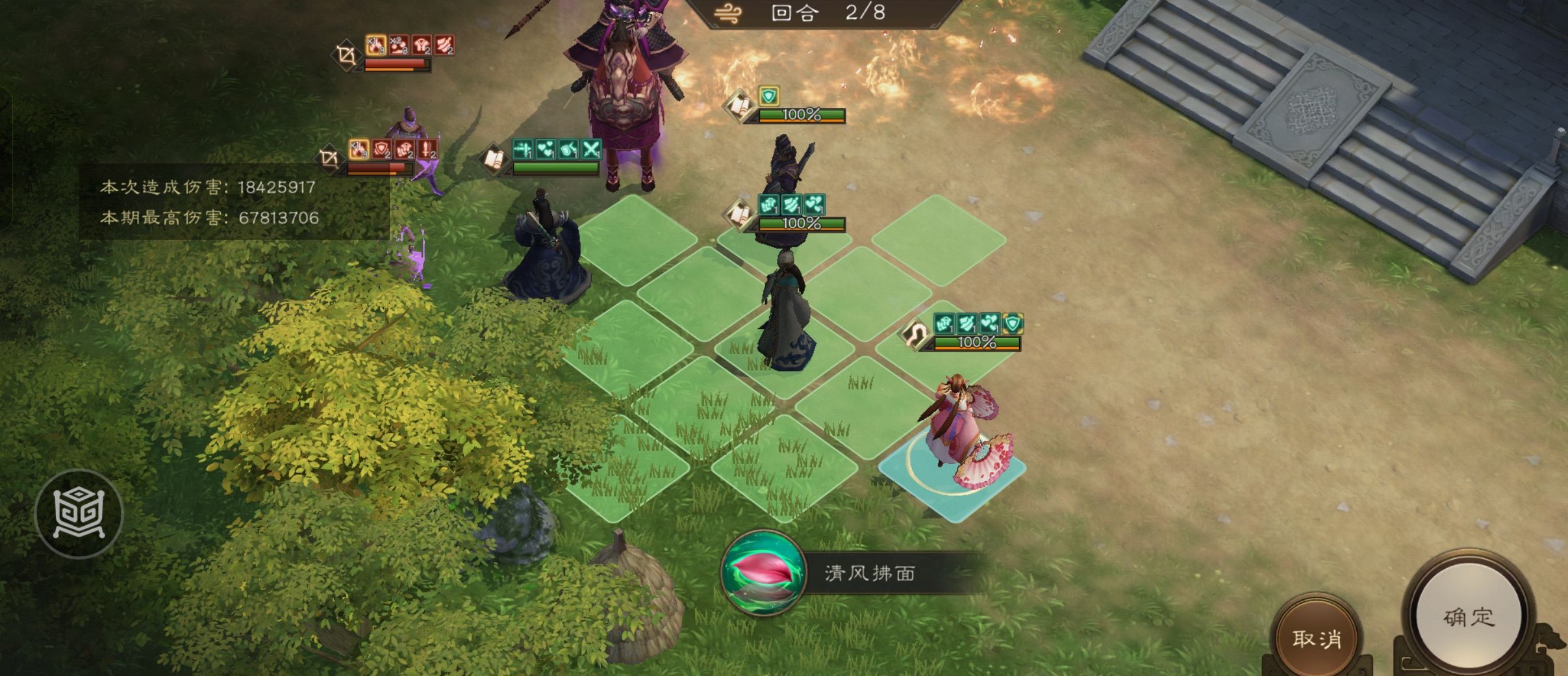
Task: Click the red armor debuff icon on the top enemy
Action: tap(423, 45)
